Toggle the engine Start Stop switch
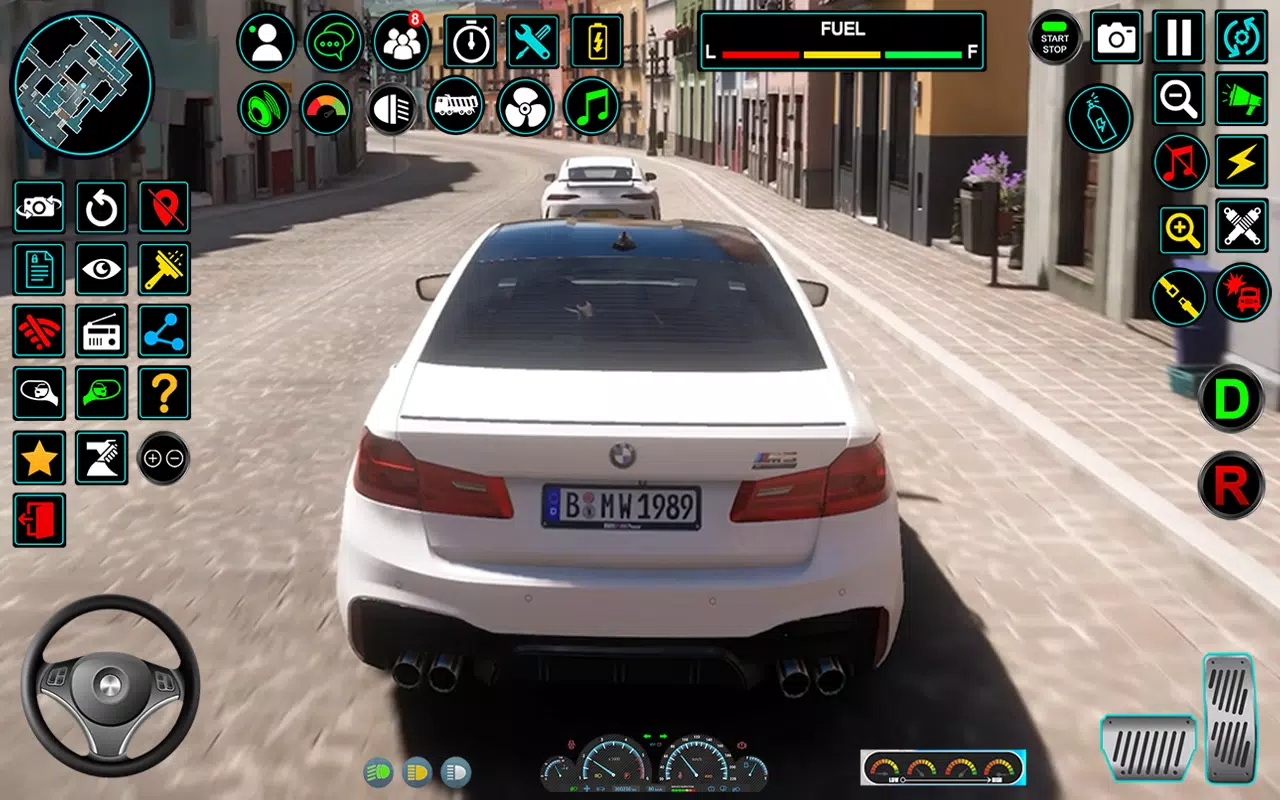Viewport: 1280px width, 800px height. pyautogui.click(x=1053, y=38)
